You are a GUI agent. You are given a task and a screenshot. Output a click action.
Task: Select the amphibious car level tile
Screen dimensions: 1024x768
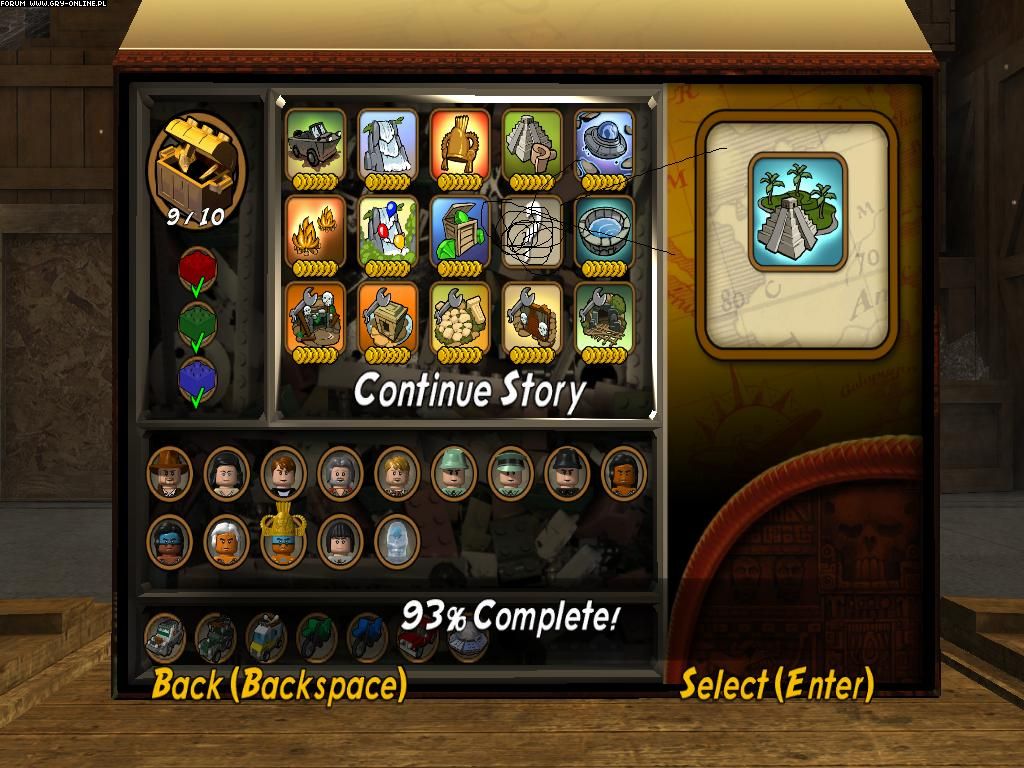(x=316, y=146)
